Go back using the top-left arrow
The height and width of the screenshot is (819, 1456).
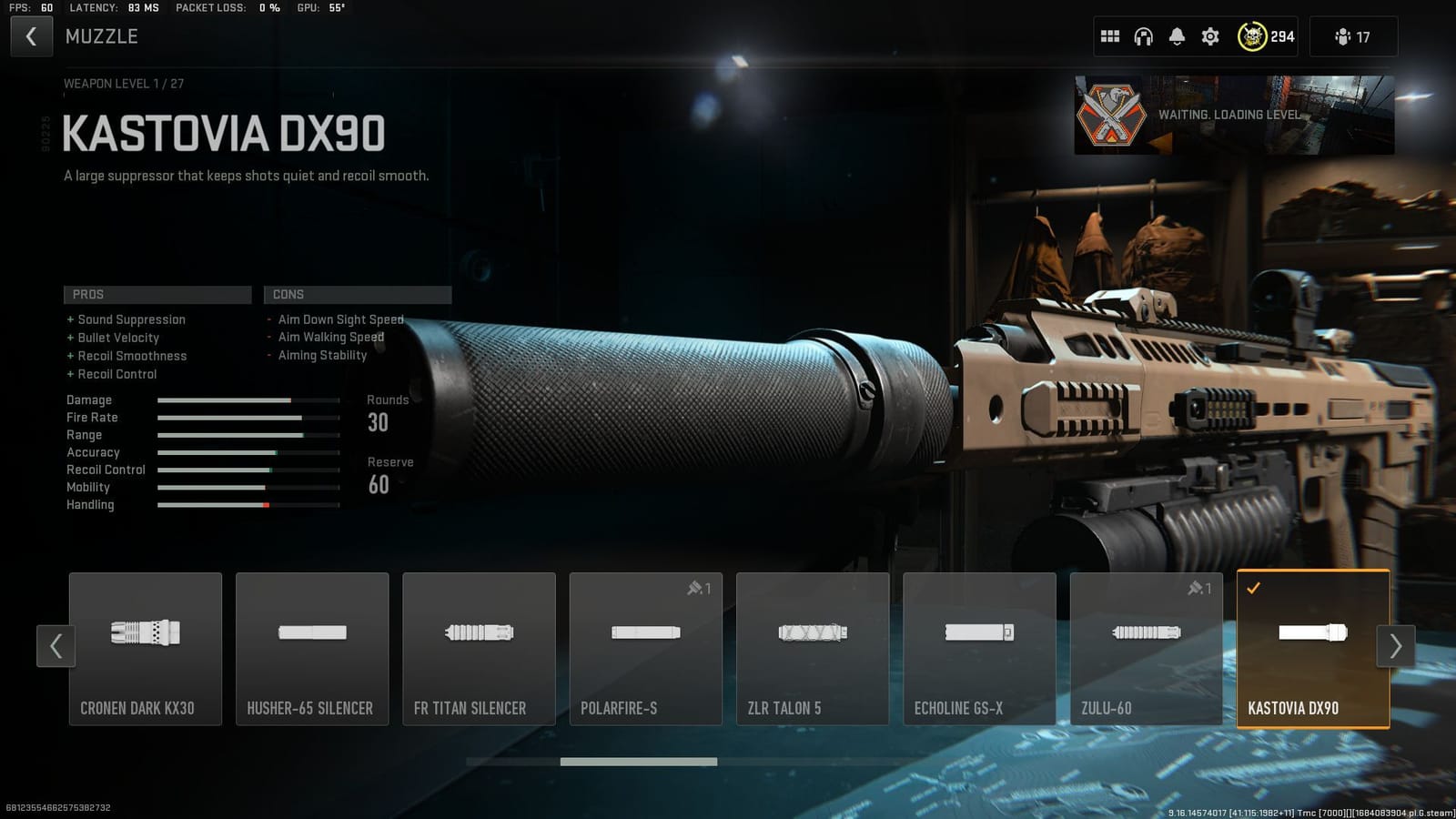32,36
